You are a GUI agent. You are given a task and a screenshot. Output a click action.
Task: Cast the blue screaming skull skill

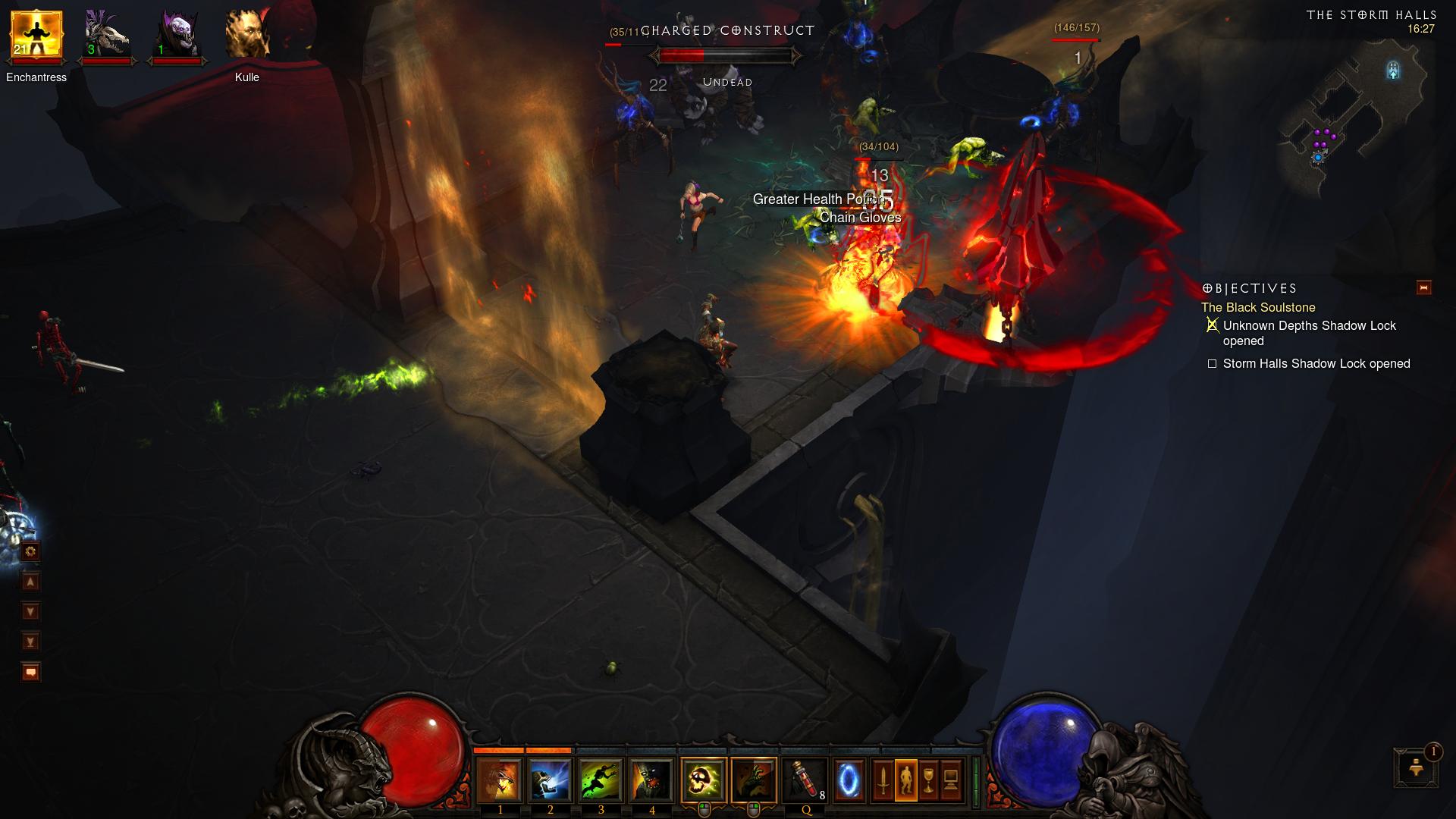point(550,780)
